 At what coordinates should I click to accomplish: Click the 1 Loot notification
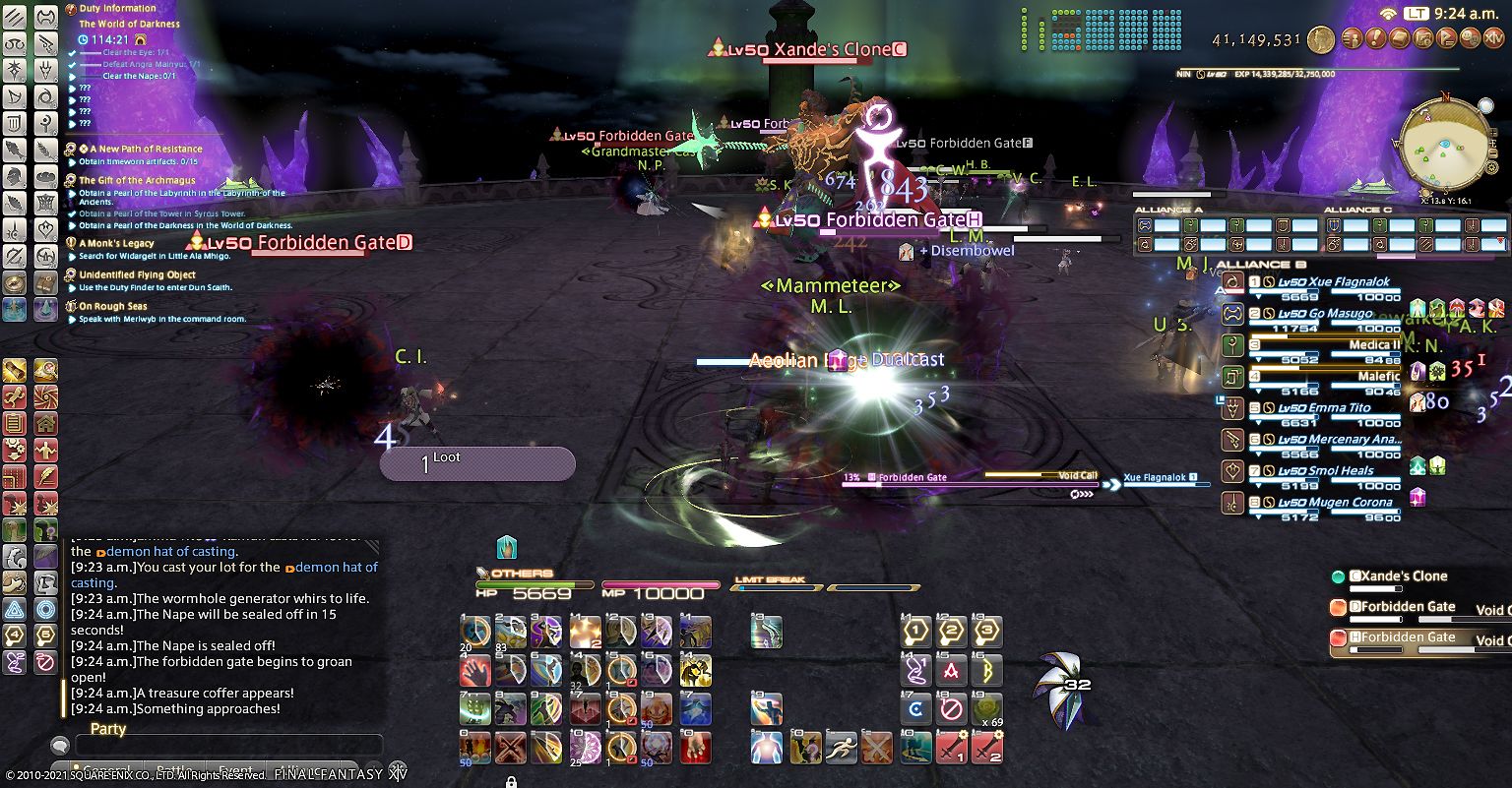coord(477,461)
